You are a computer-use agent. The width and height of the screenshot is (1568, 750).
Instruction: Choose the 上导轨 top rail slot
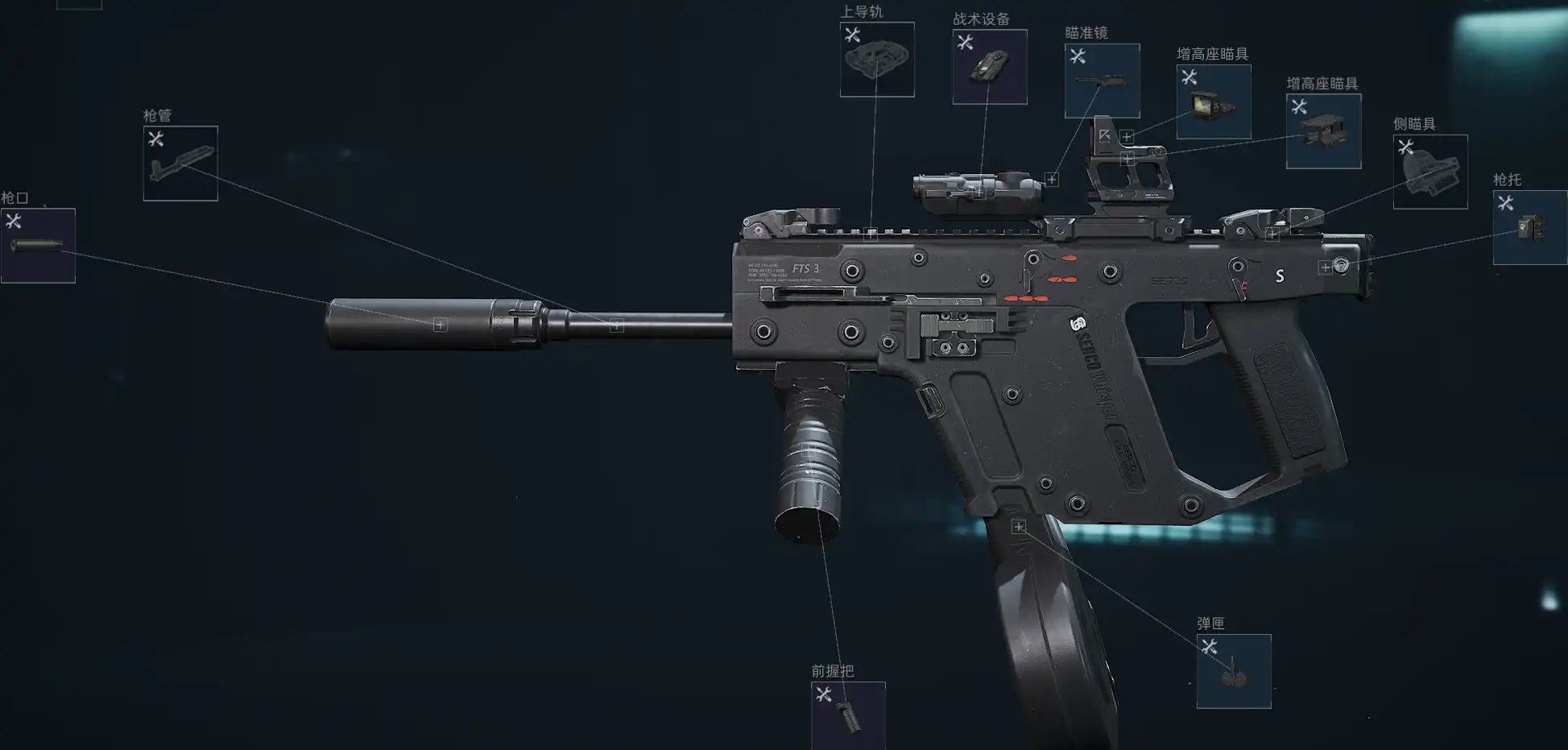pyautogui.click(x=877, y=60)
